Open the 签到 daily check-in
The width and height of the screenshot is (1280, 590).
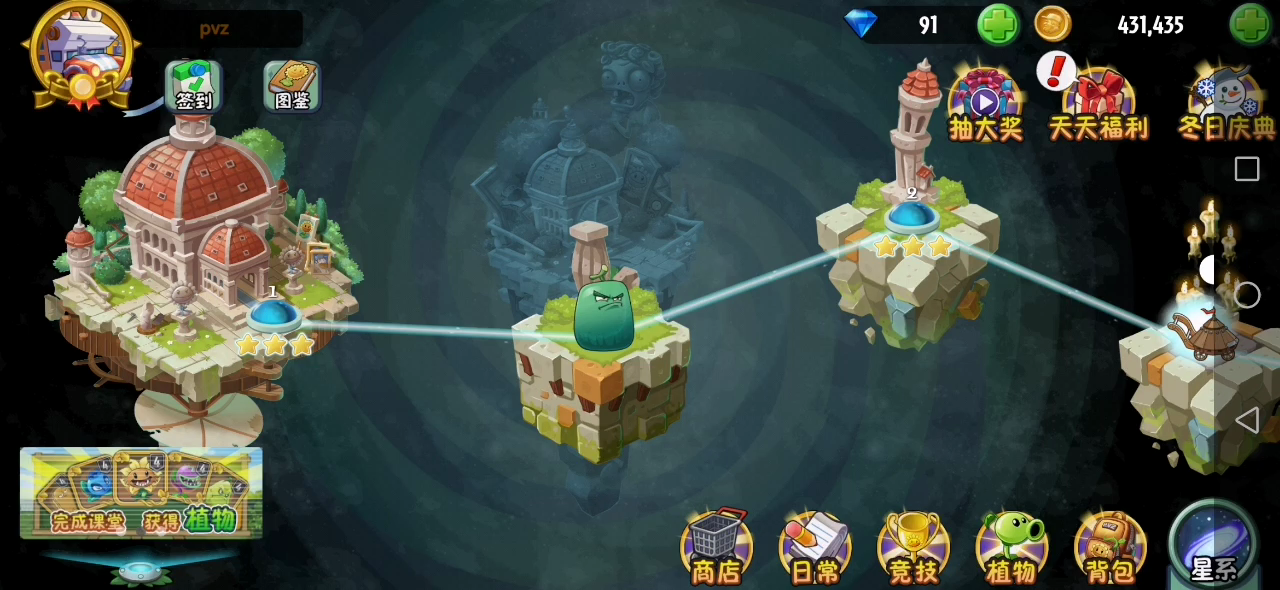193,86
